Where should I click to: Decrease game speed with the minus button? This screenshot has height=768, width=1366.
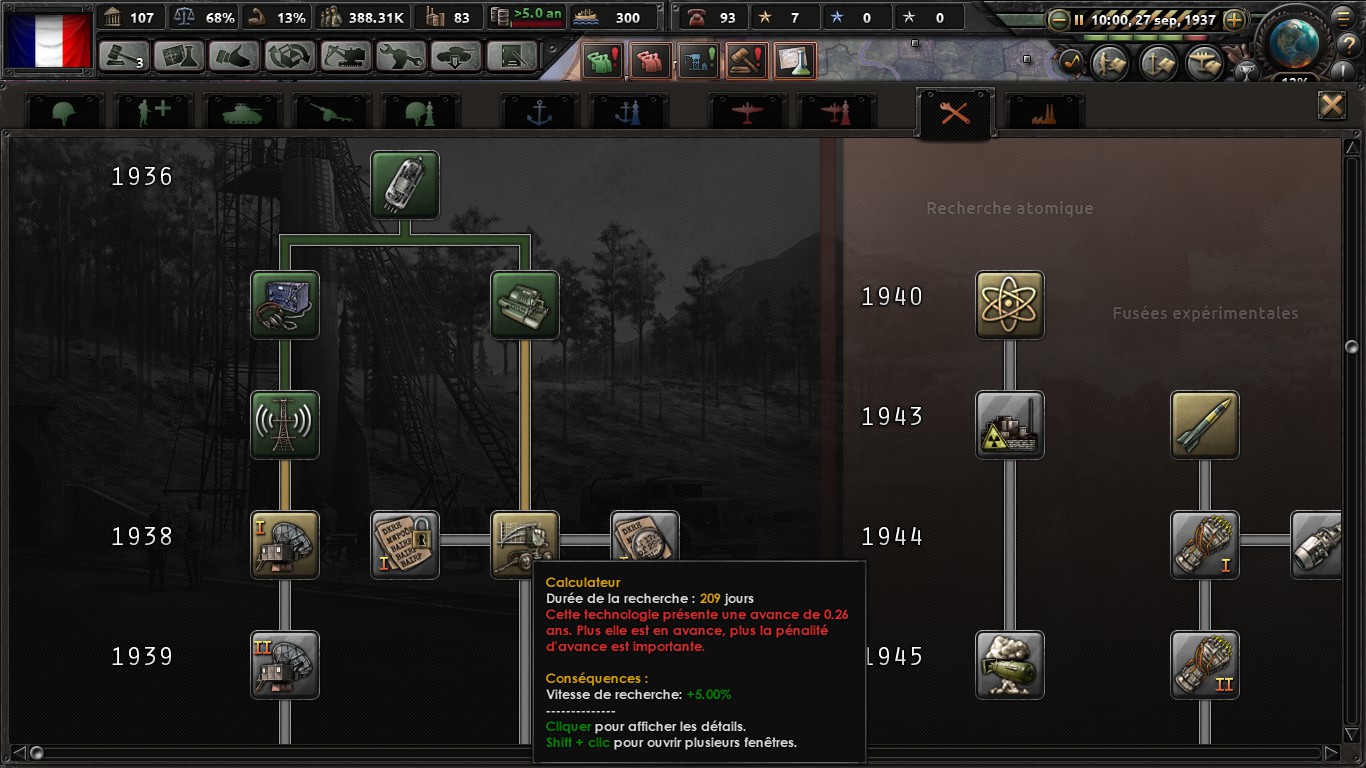click(x=1059, y=19)
